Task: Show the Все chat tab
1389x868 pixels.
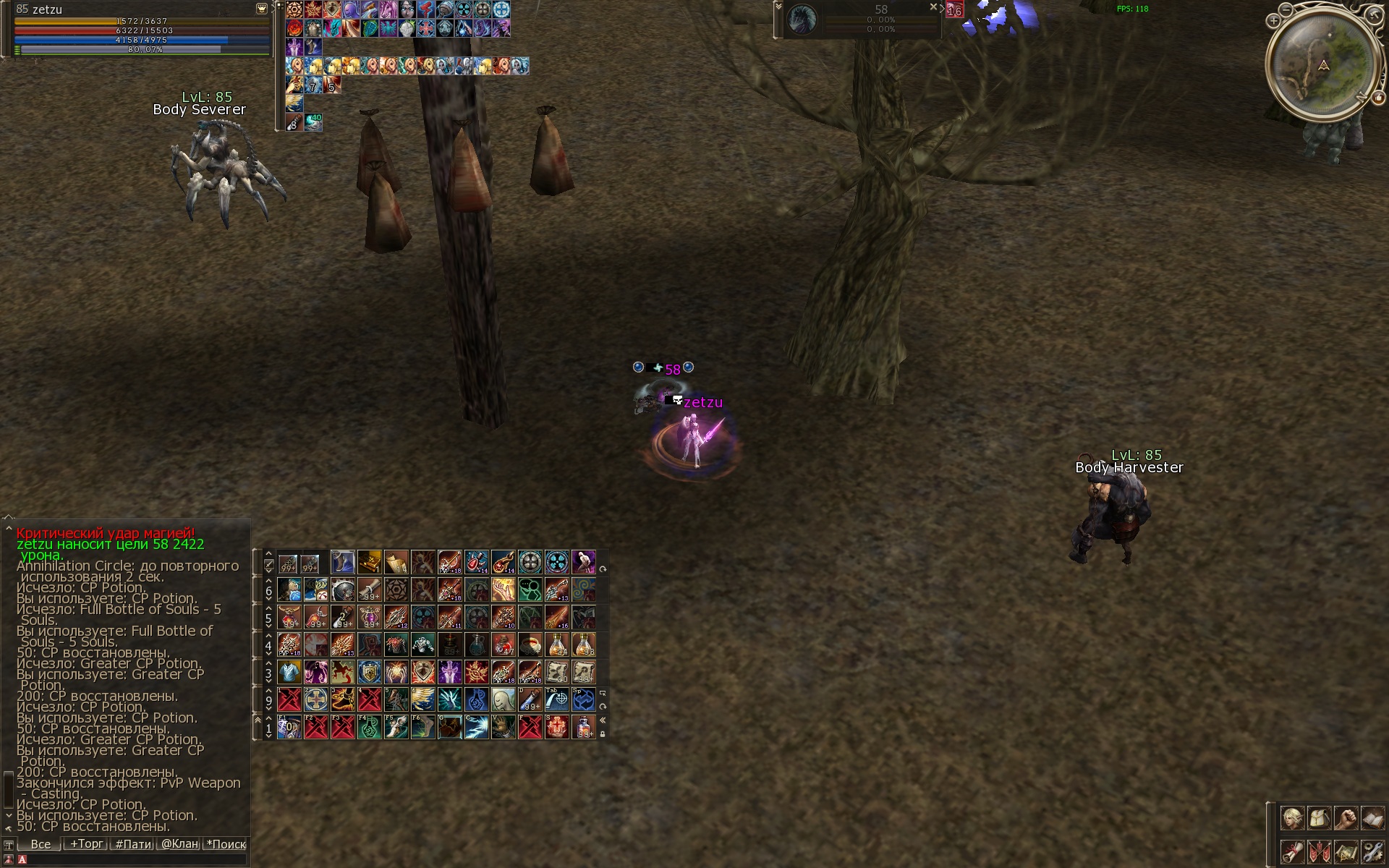Action: coord(41,844)
